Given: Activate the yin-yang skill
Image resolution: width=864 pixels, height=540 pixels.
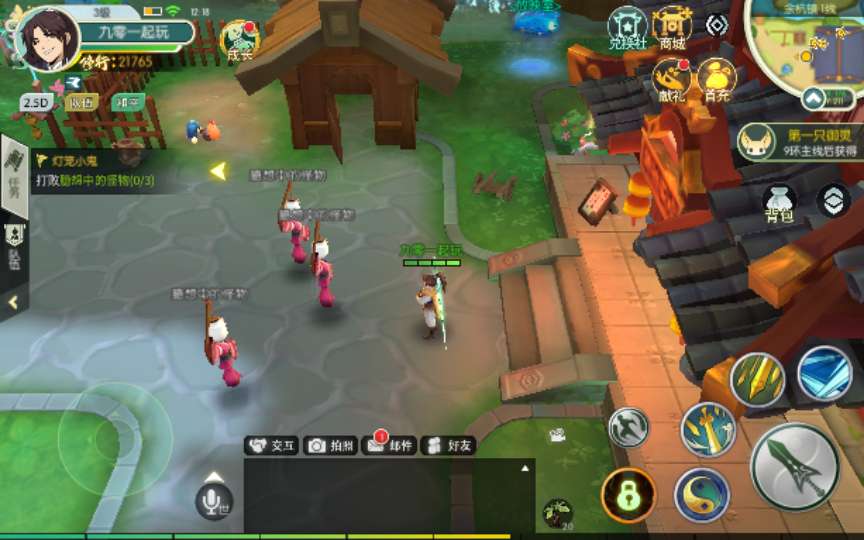Looking at the screenshot, I should pyautogui.click(x=701, y=495).
